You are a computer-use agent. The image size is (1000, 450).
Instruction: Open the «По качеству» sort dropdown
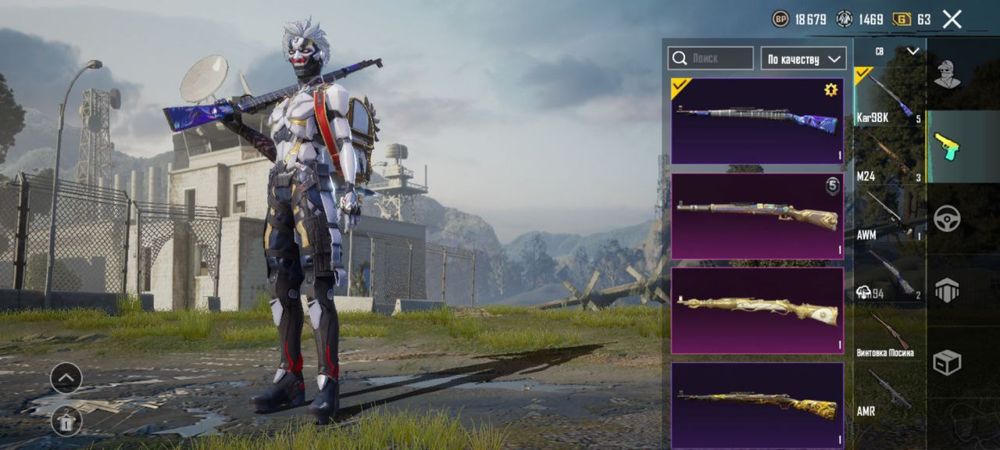803,58
